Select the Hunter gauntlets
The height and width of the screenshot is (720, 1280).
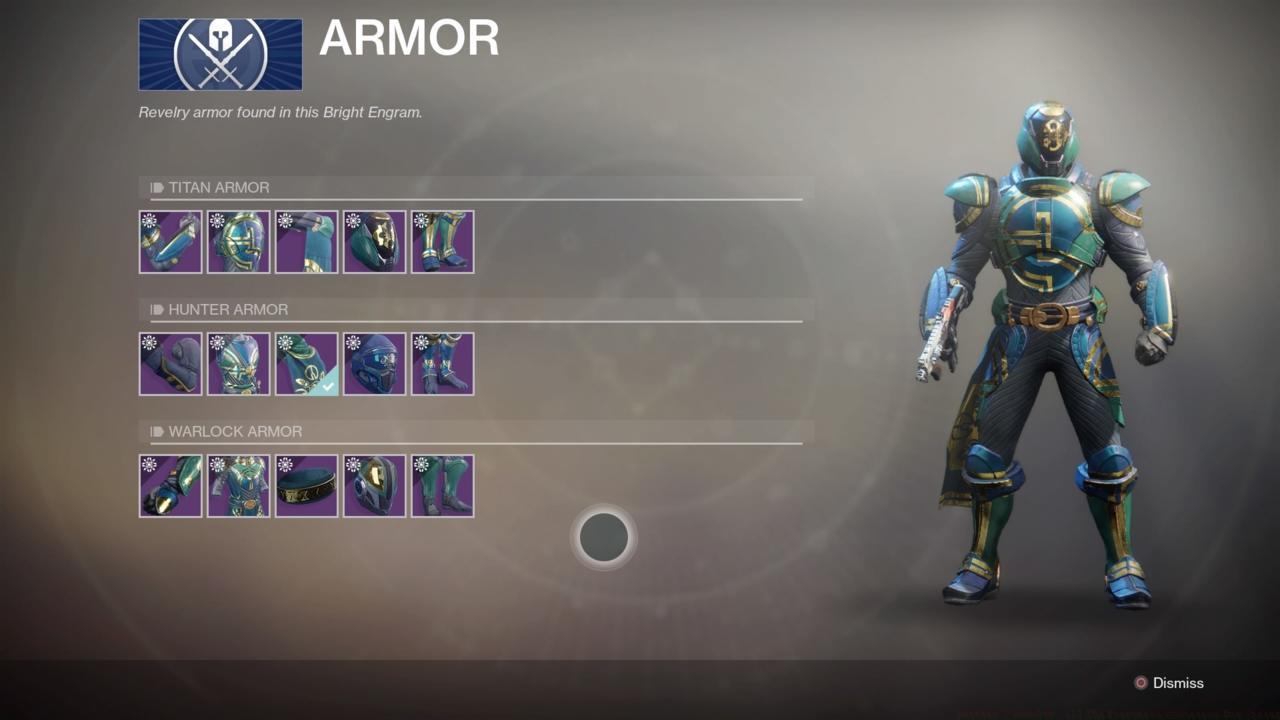[x=170, y=363]
